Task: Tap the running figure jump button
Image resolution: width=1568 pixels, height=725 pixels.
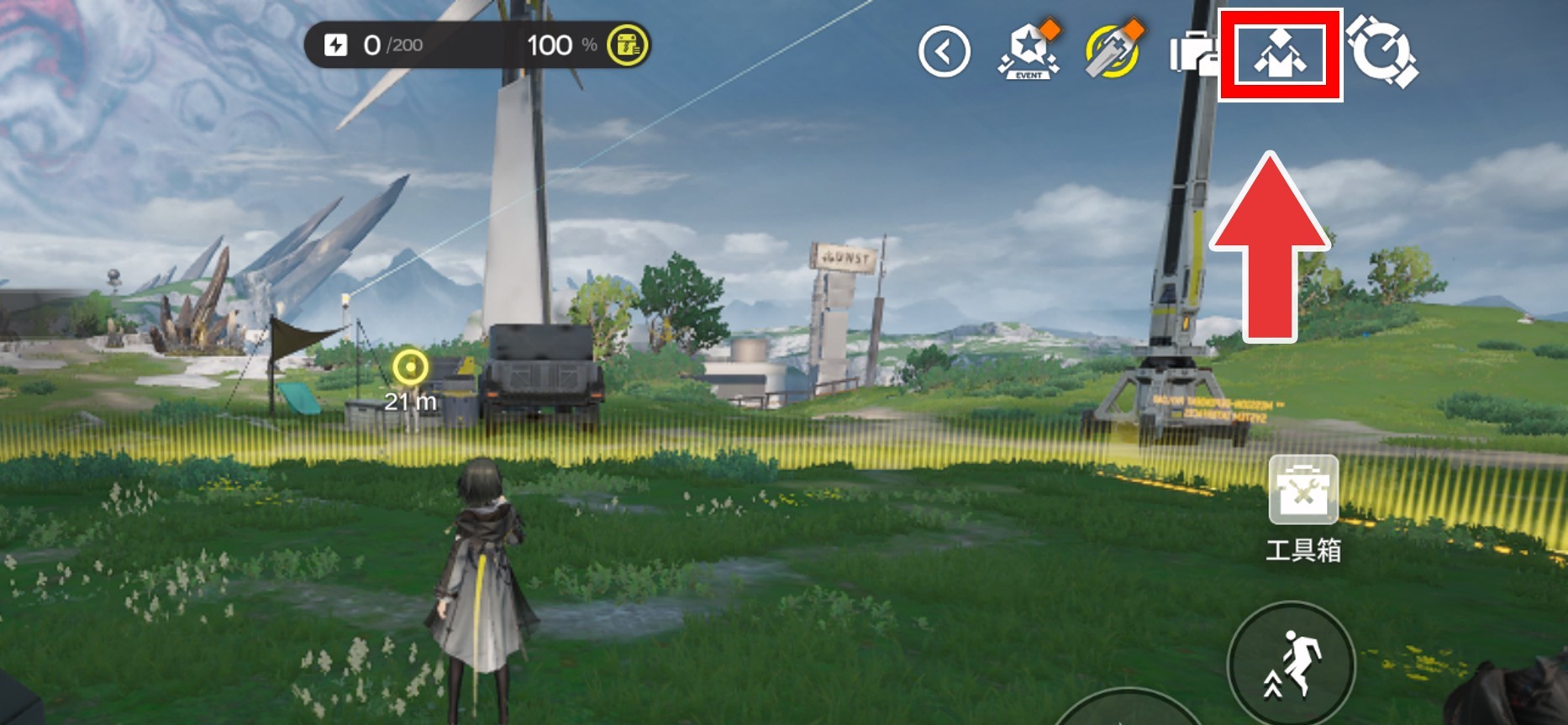Action: 1292,665
